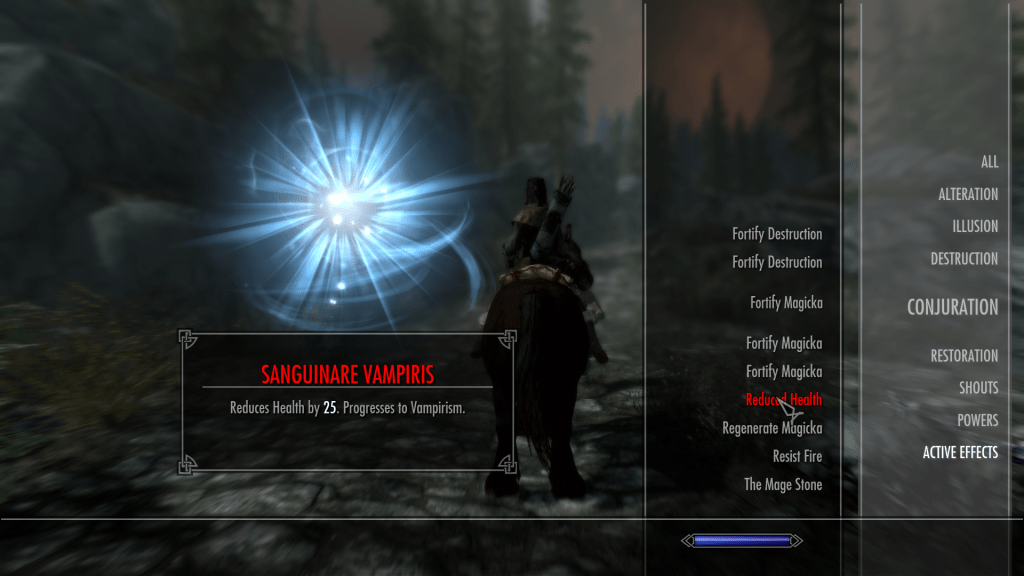Select the Active Effects category
Viewport: 1024px width, 576px height.
[960, 452]
